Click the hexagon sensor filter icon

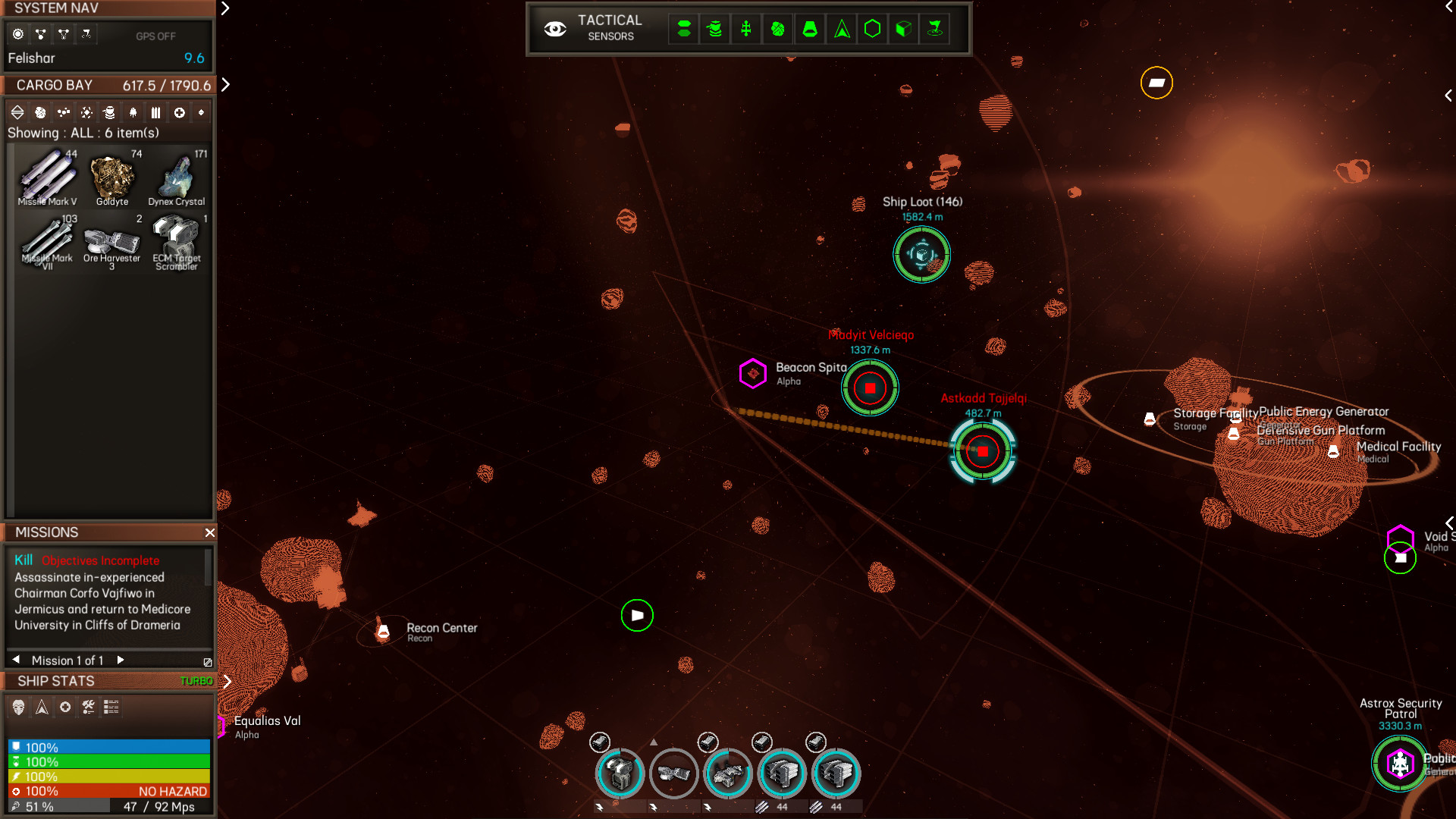click(871, 29)
